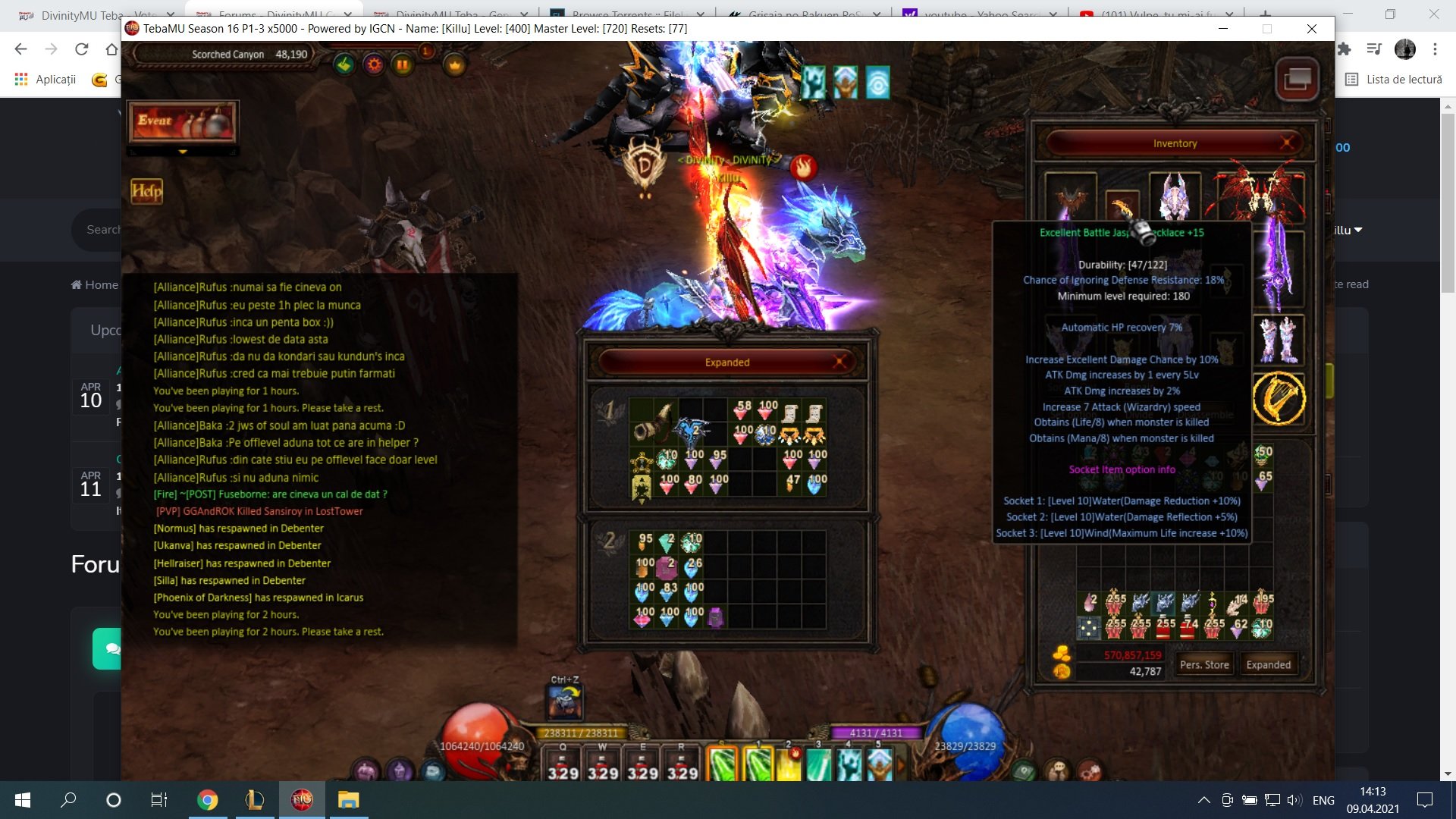Click the gold crown icon in top bar
The width and height of the screenshot is (1456, 819).
pos(454,65)
